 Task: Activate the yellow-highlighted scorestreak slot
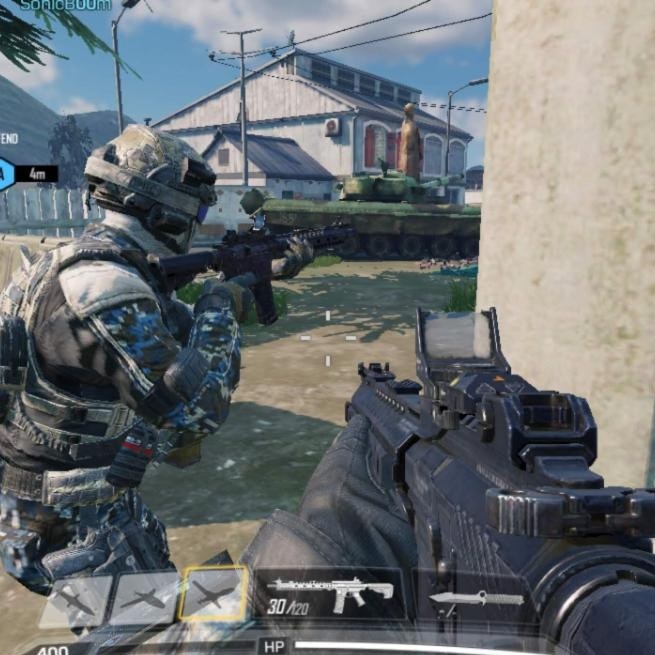214,594
